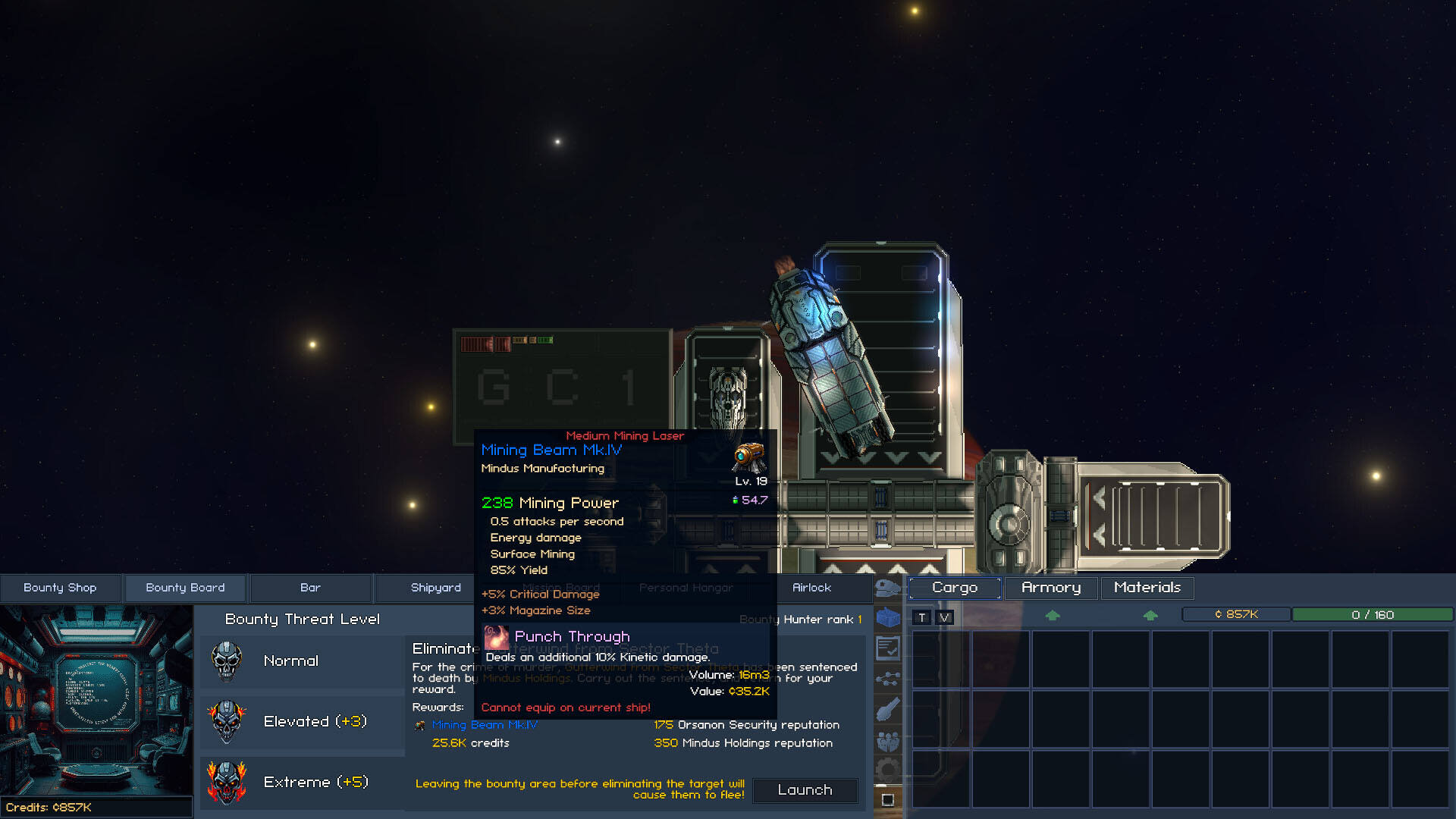Switch to the Bounty Board tab
Image resolution: width=1456 pixels, height=819 pixels.
[x=185, y=588]
